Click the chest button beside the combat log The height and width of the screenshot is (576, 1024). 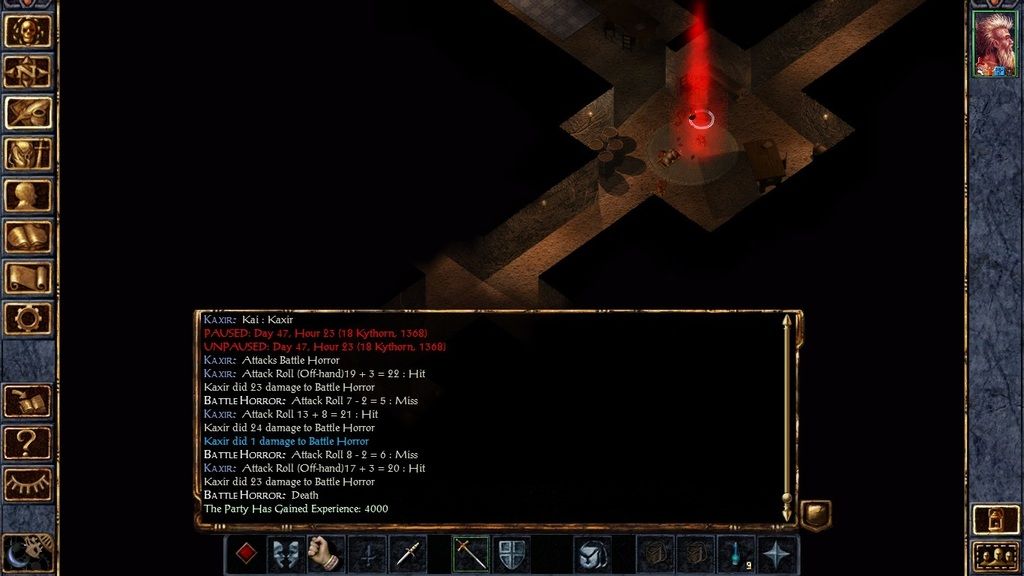(815, 515)
